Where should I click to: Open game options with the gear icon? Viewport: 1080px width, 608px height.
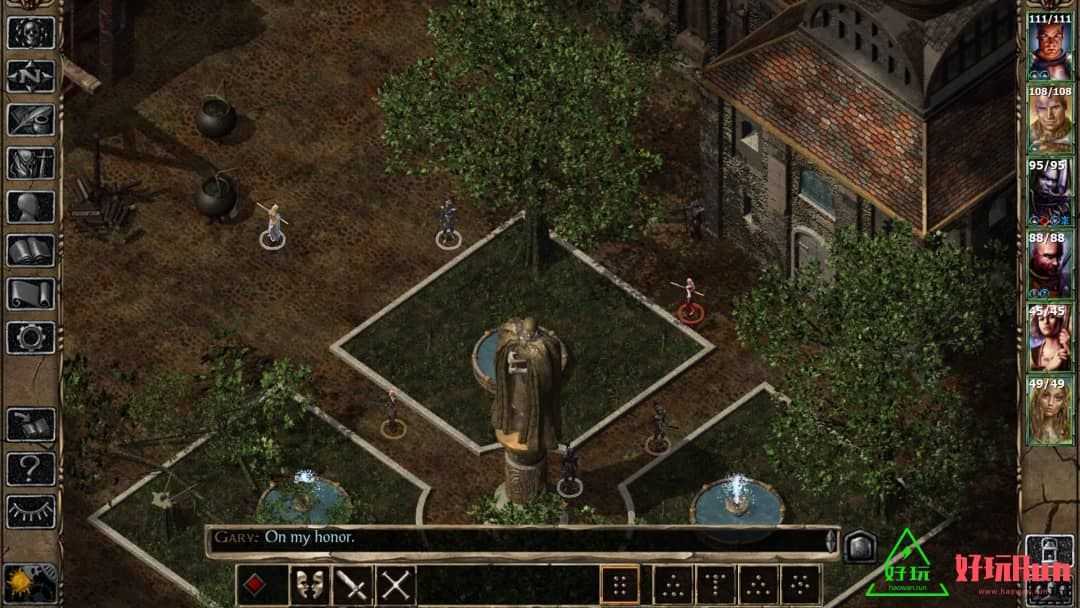tap(31, 337)
